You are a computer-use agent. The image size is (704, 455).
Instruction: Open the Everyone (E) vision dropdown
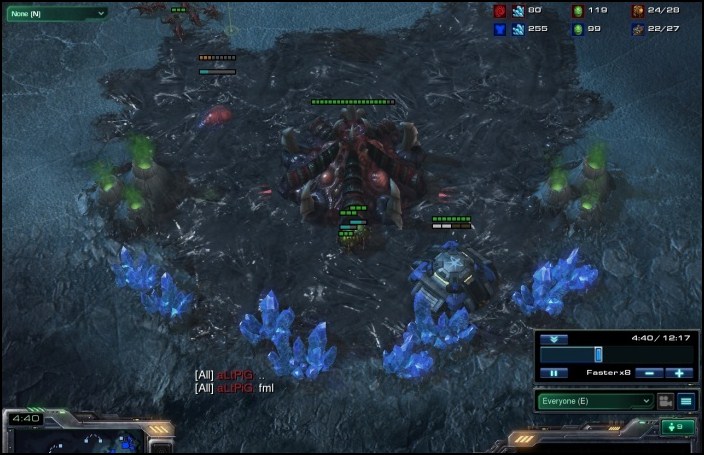[594, 401]
